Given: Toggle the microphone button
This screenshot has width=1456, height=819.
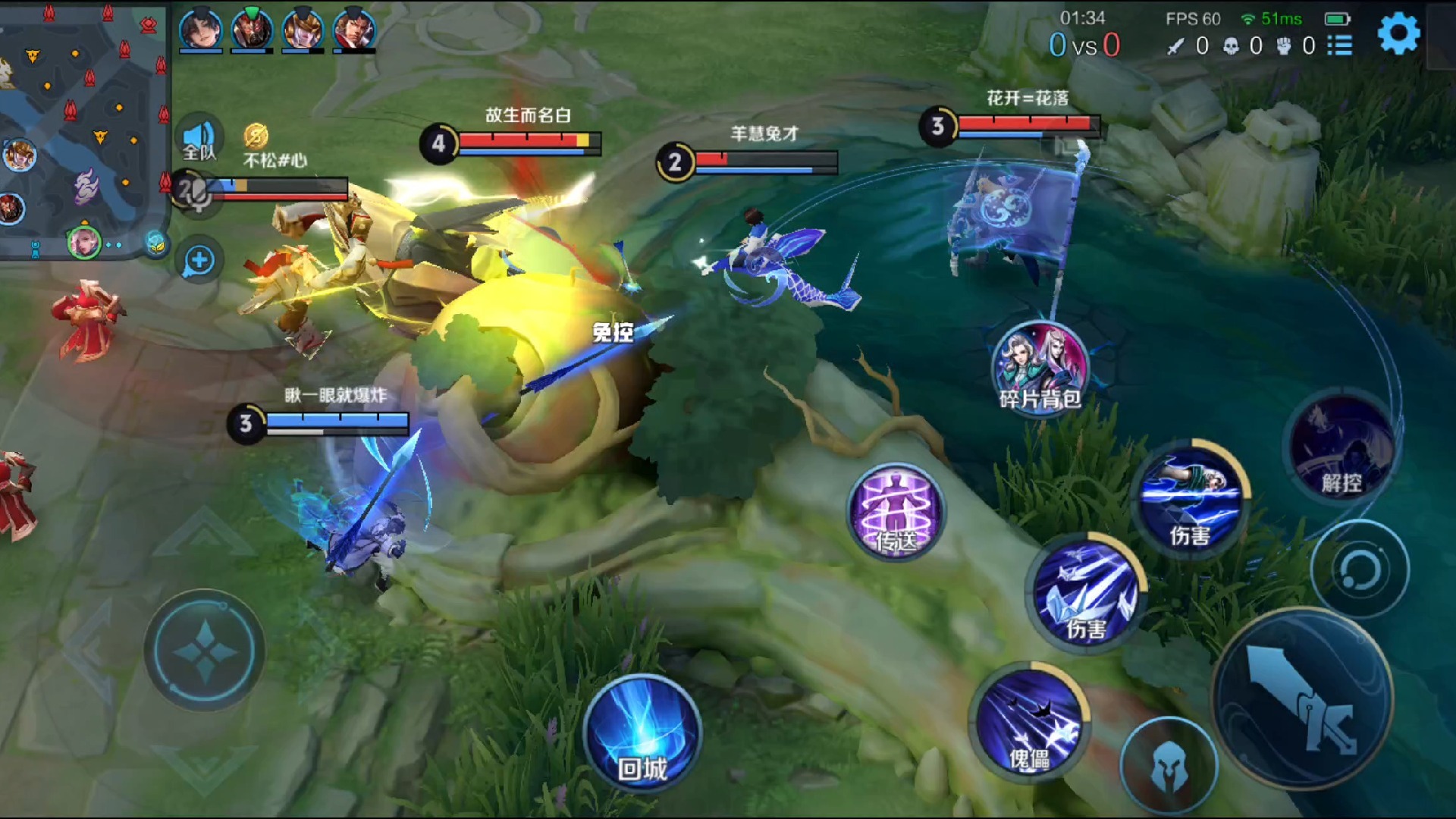Looking at the screenshot, I should (x=195, y=193).
